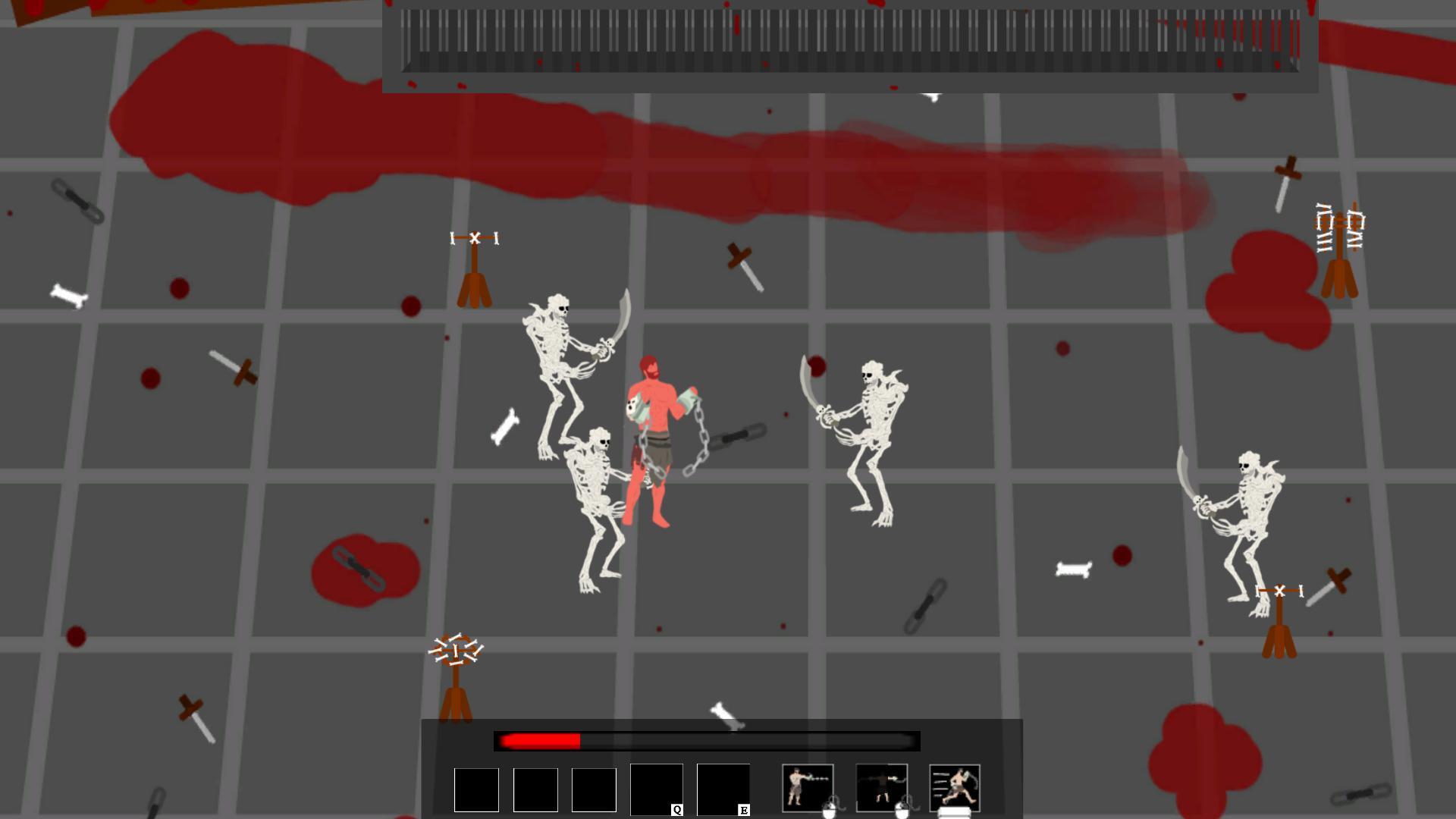The image size is (1456, 819).
Task: Click the skeleton standing below the player
Action: pos(599,493)
